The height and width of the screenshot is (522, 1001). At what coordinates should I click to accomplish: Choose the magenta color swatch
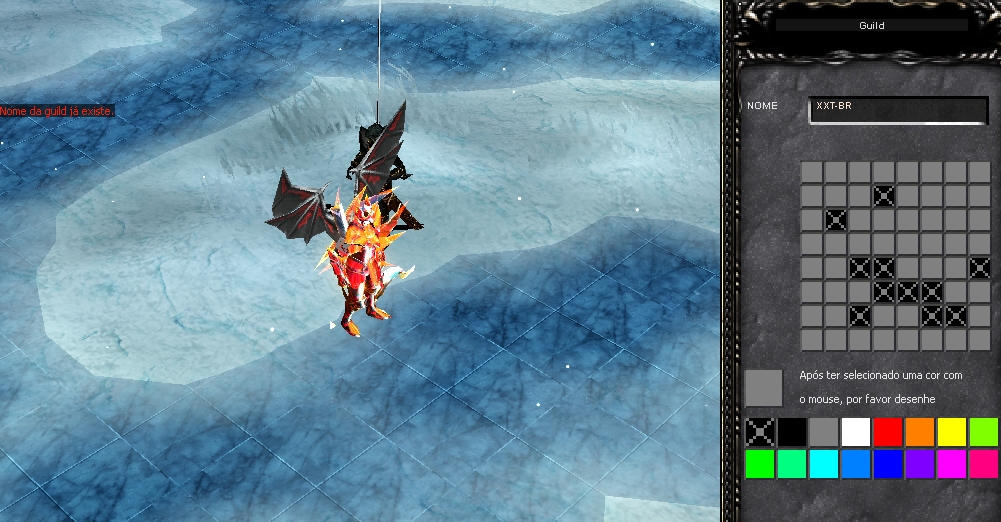[952, 464]
